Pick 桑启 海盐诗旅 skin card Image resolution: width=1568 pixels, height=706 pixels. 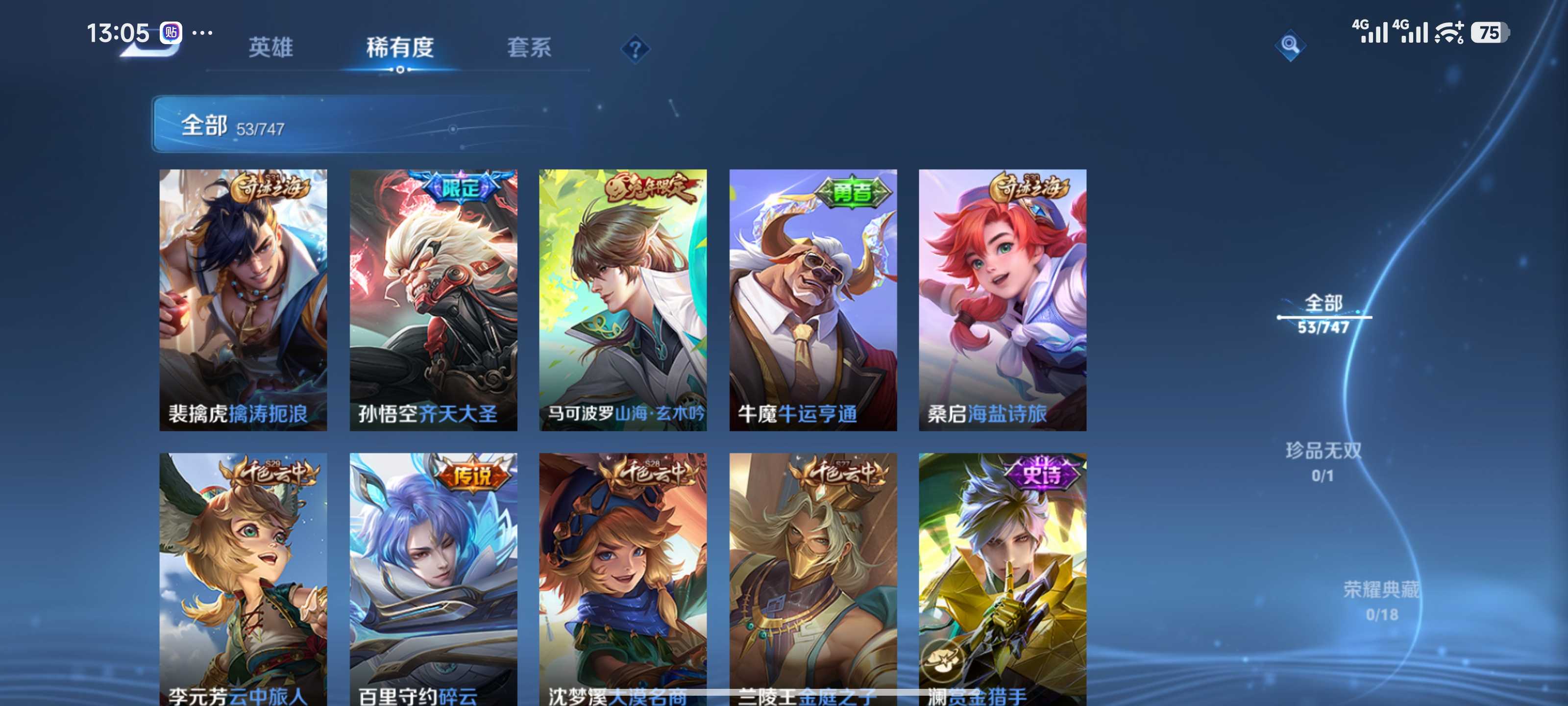point(1002,300)
